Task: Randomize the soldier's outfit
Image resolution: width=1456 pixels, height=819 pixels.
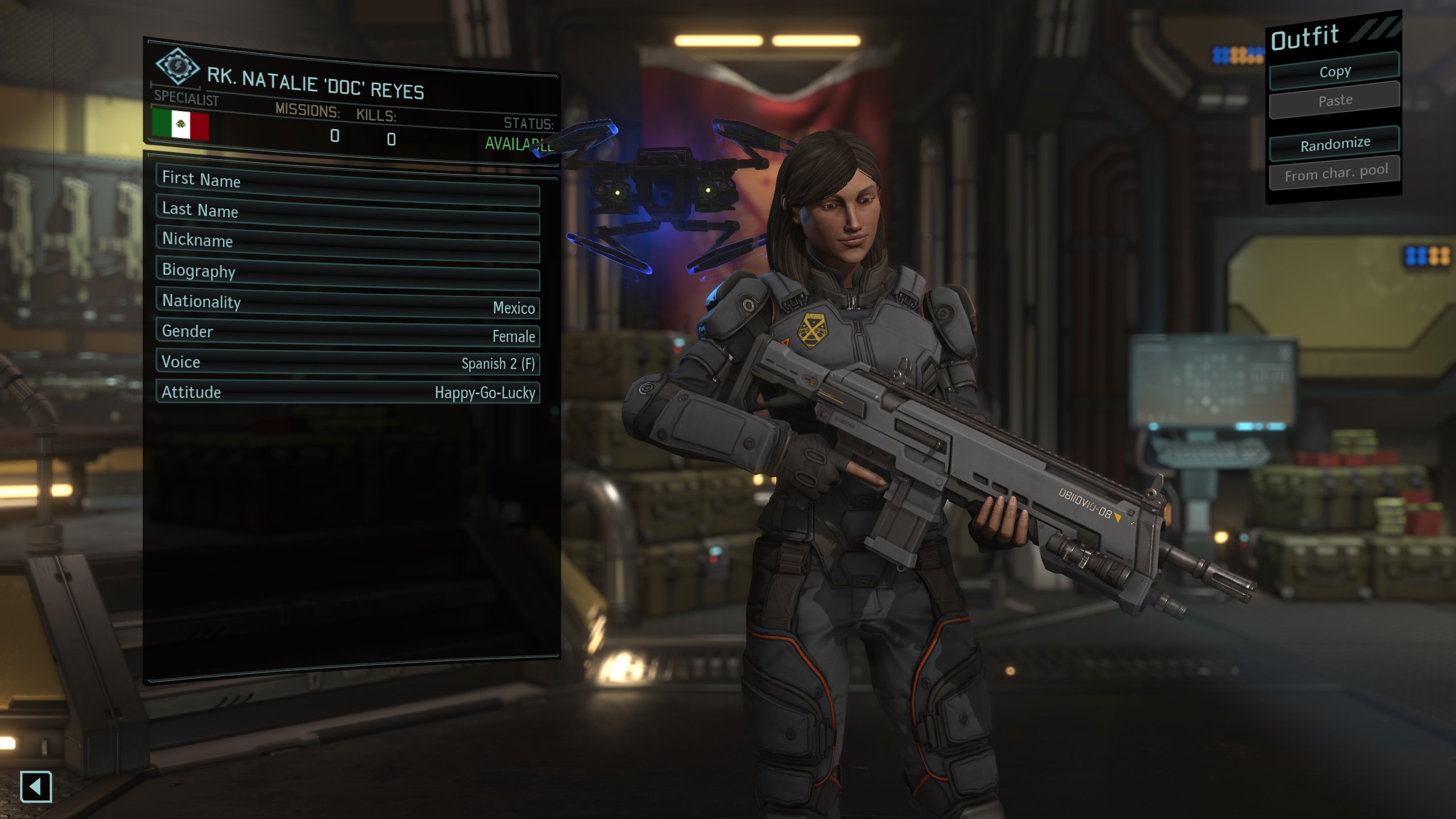Action: point(1334,144)
